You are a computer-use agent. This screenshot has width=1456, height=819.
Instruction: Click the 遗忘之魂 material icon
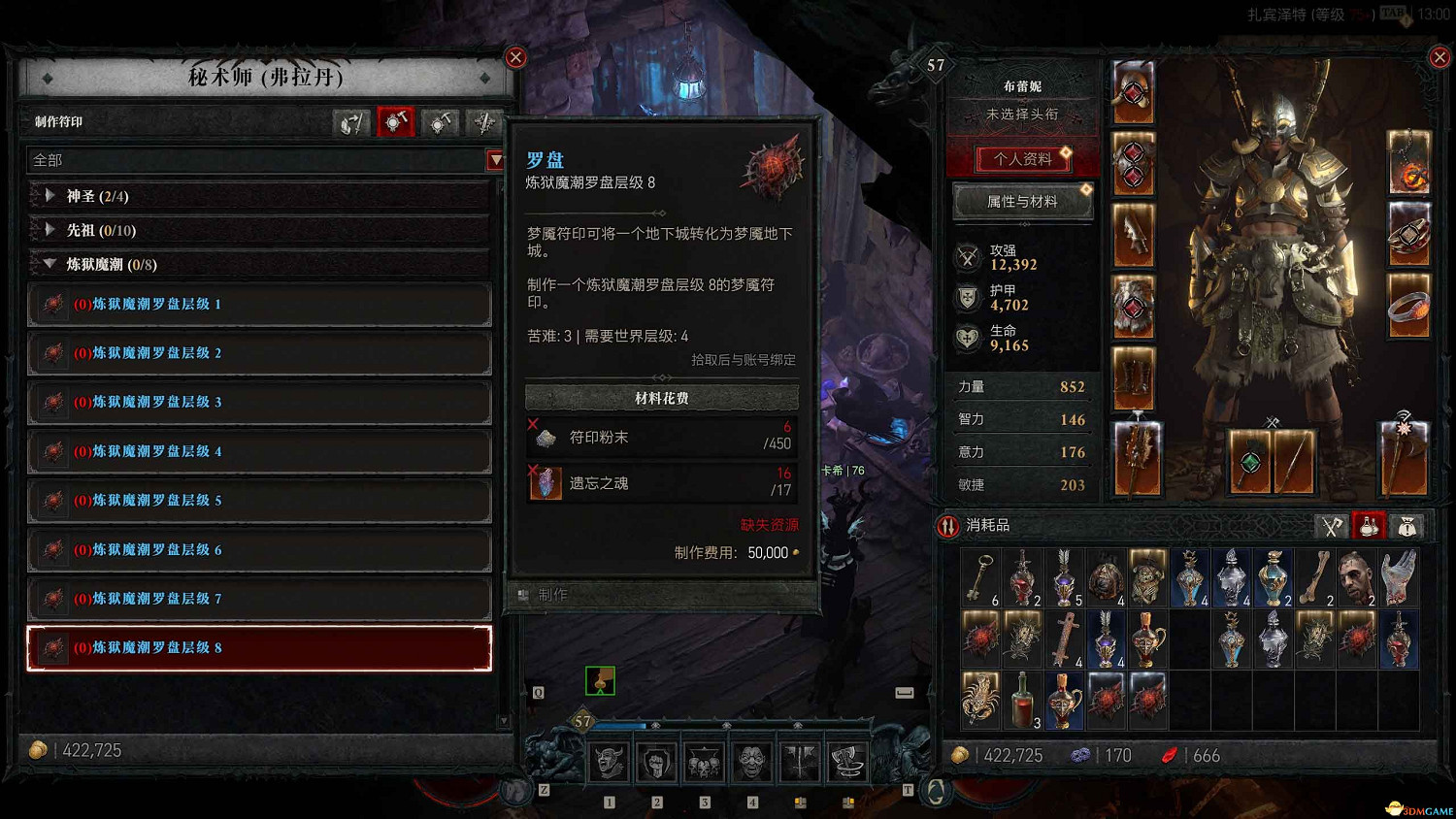point(546,483)
